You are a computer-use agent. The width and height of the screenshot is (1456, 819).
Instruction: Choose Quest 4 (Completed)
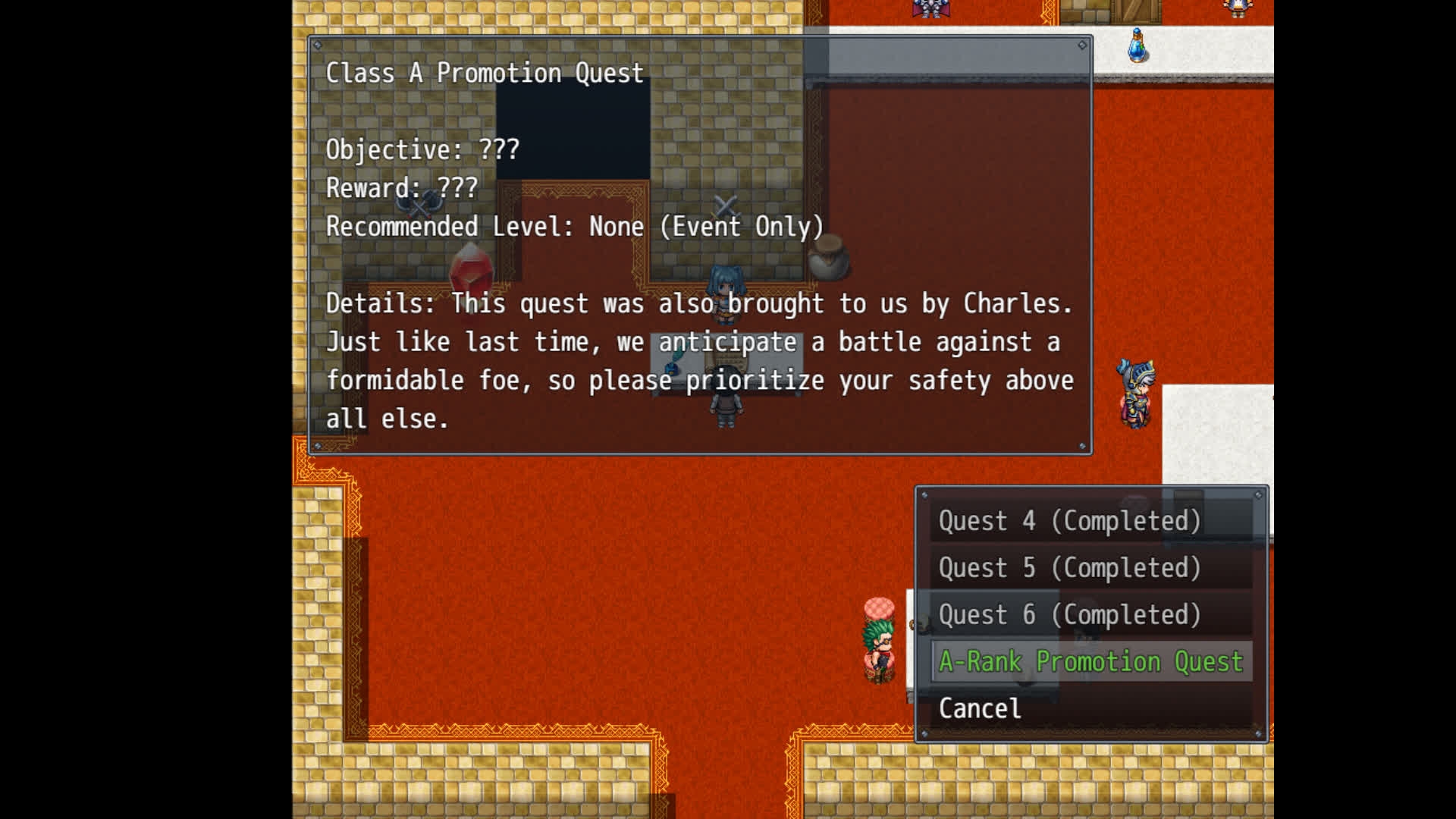pos(1069,521)
